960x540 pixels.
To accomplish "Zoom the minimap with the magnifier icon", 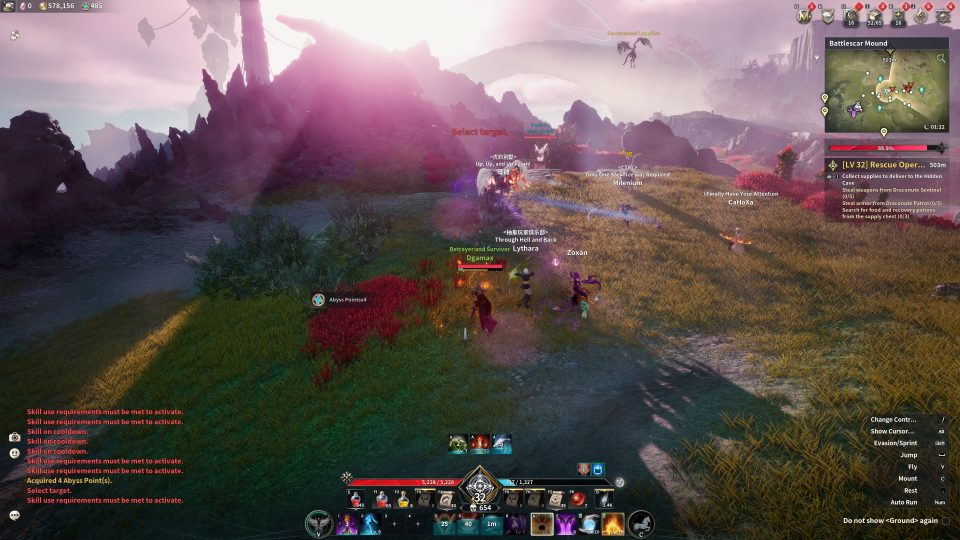I will click(940, 59).
